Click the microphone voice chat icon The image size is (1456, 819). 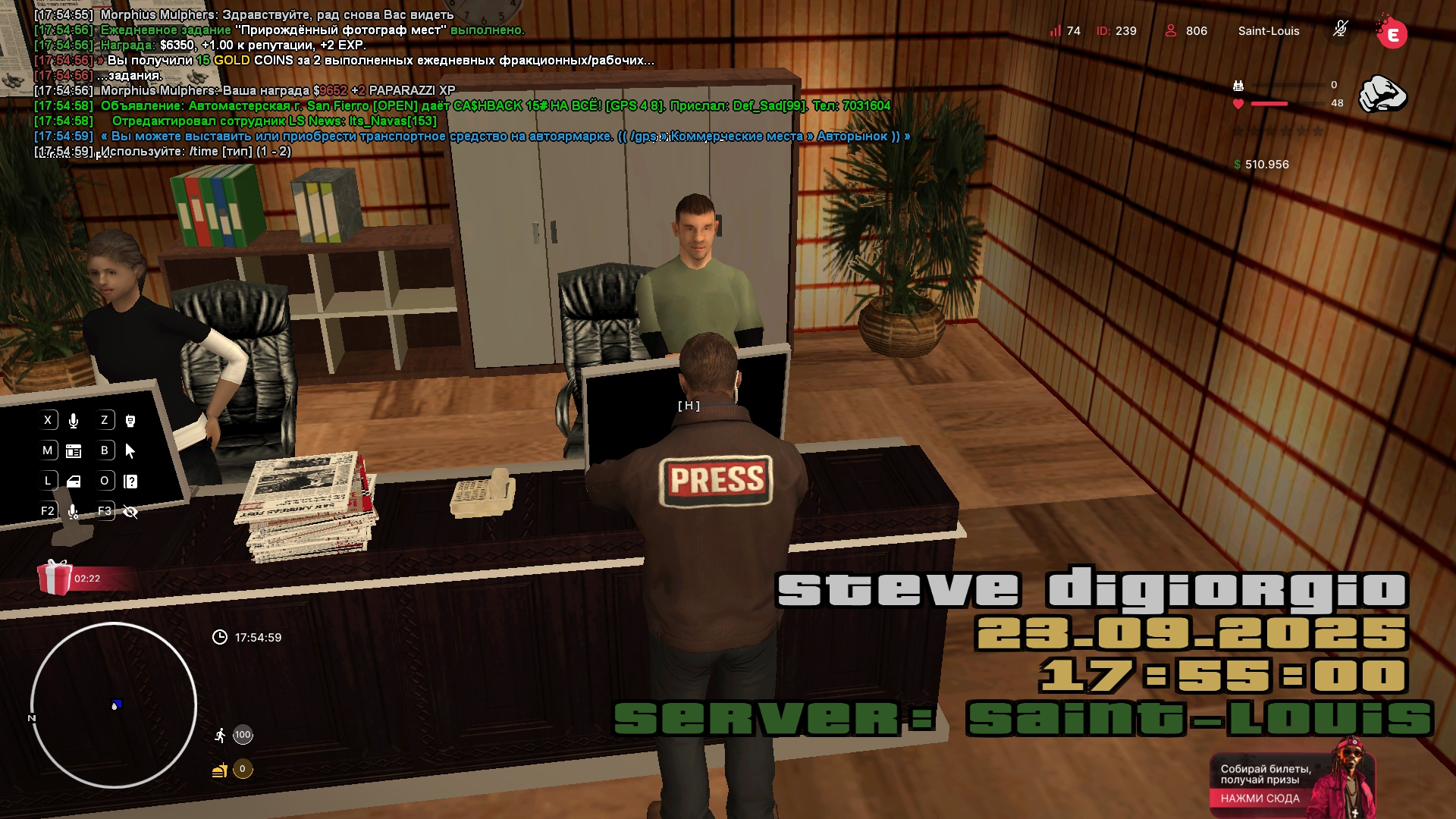[74, 421]
